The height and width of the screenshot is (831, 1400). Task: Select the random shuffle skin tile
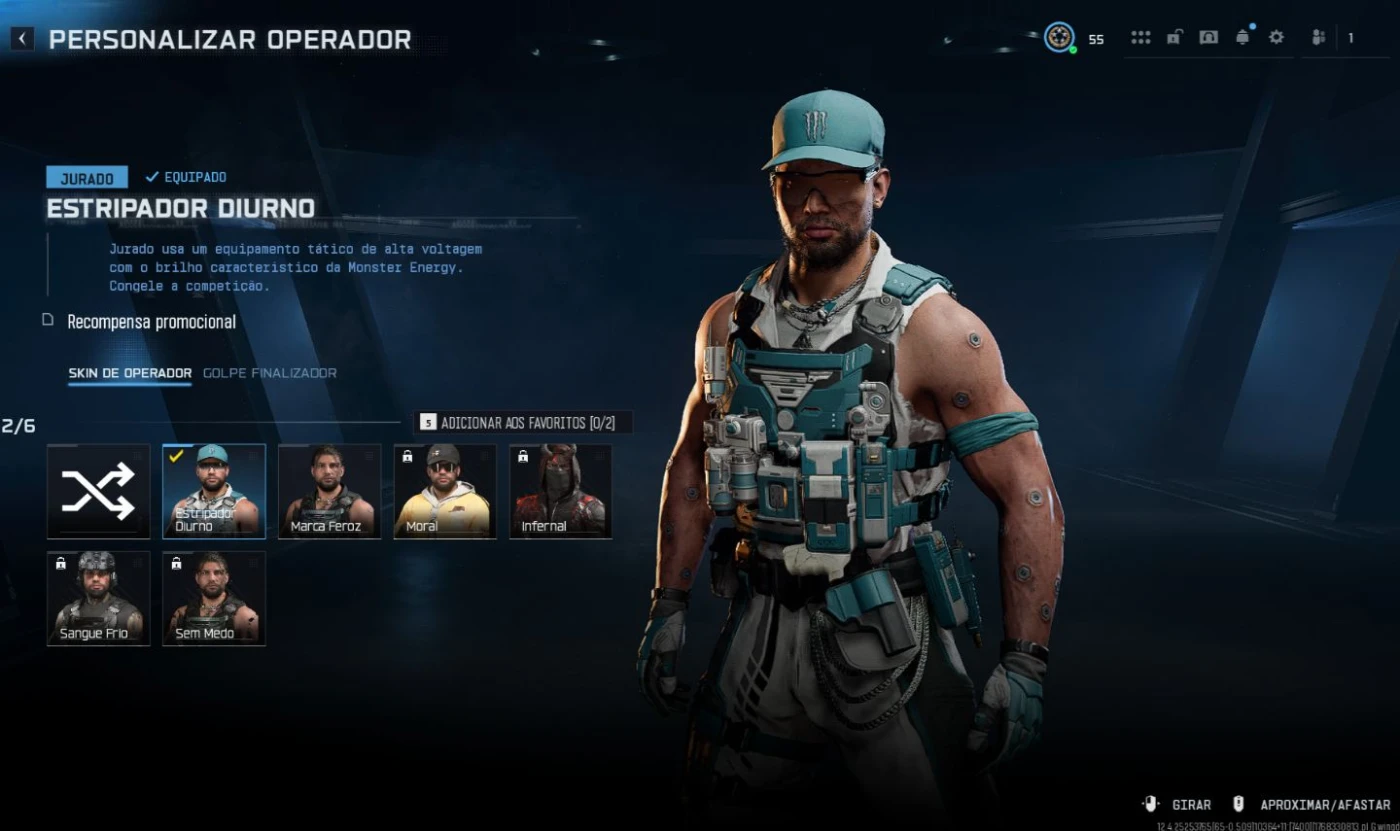[x=98, y=491]
